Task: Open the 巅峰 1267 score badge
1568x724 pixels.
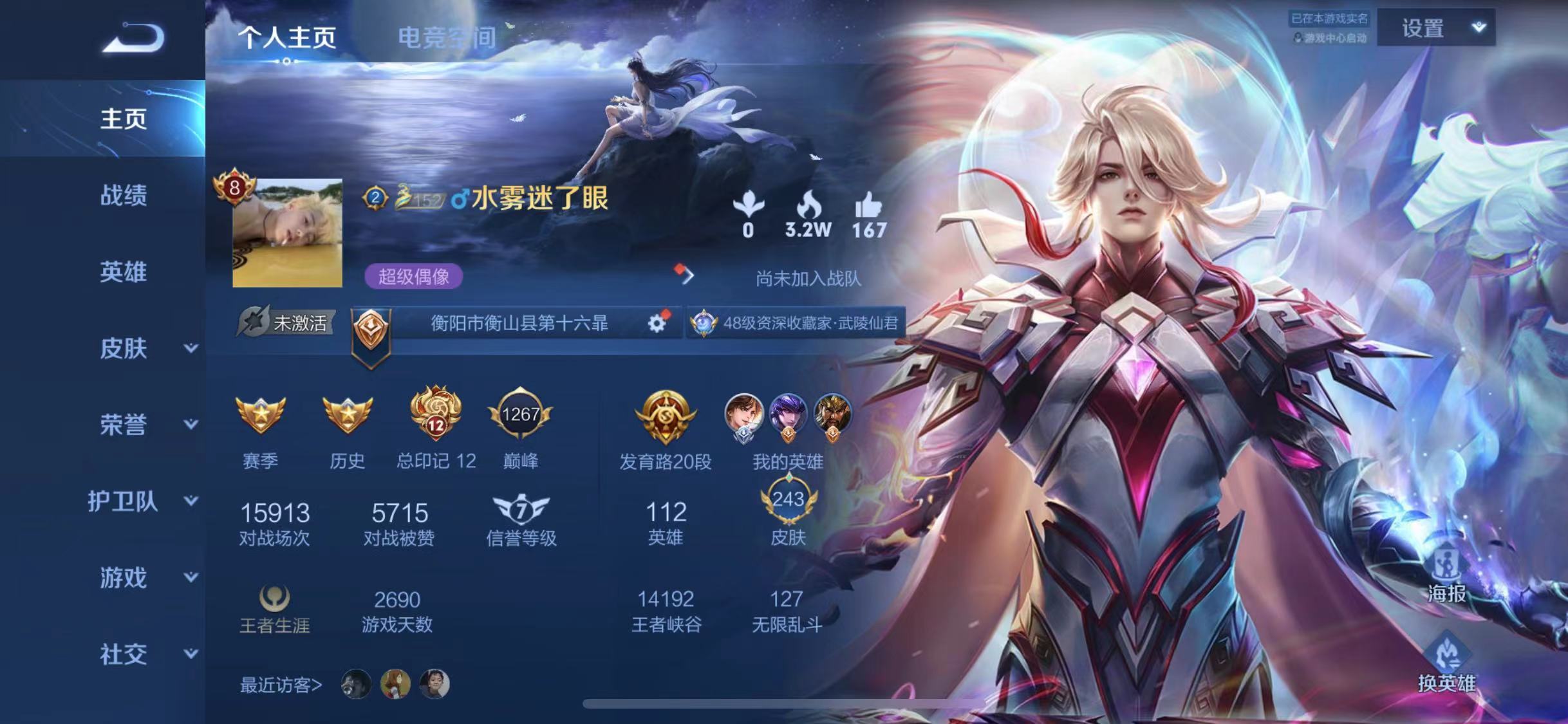Action: click(520, 415)
